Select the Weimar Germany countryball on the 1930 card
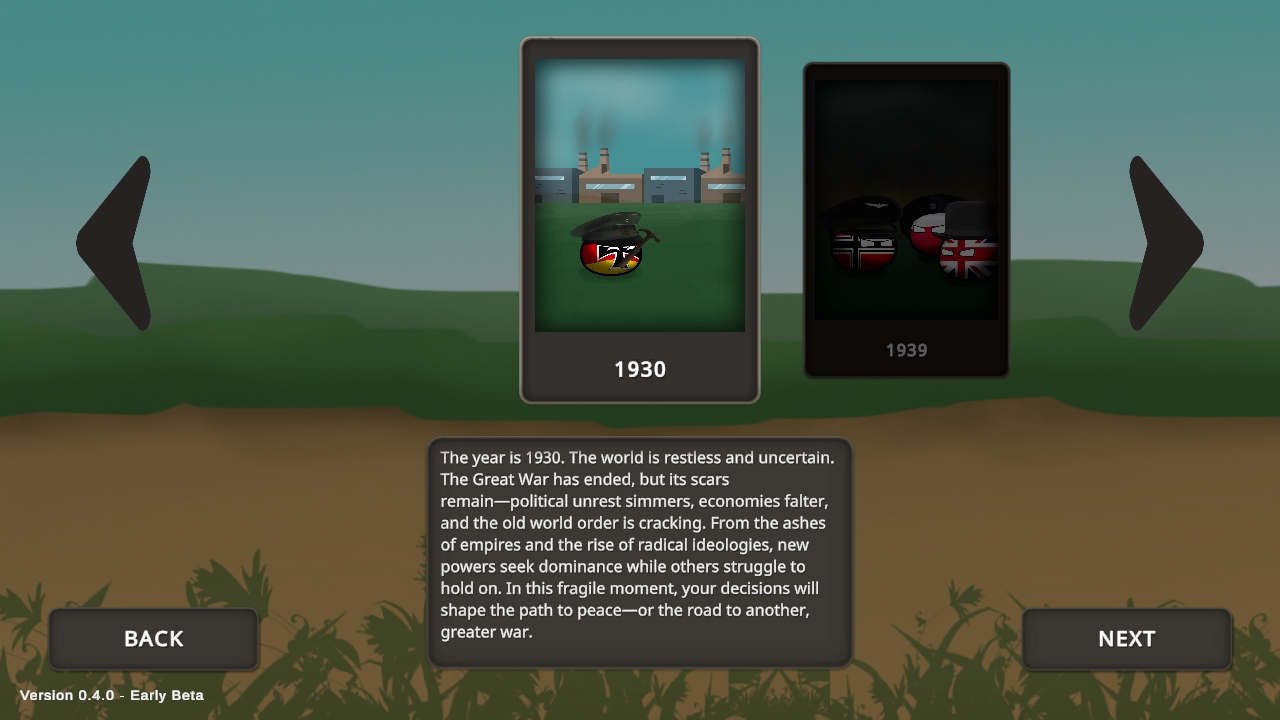1280x720 pixels. pos(608,255)
